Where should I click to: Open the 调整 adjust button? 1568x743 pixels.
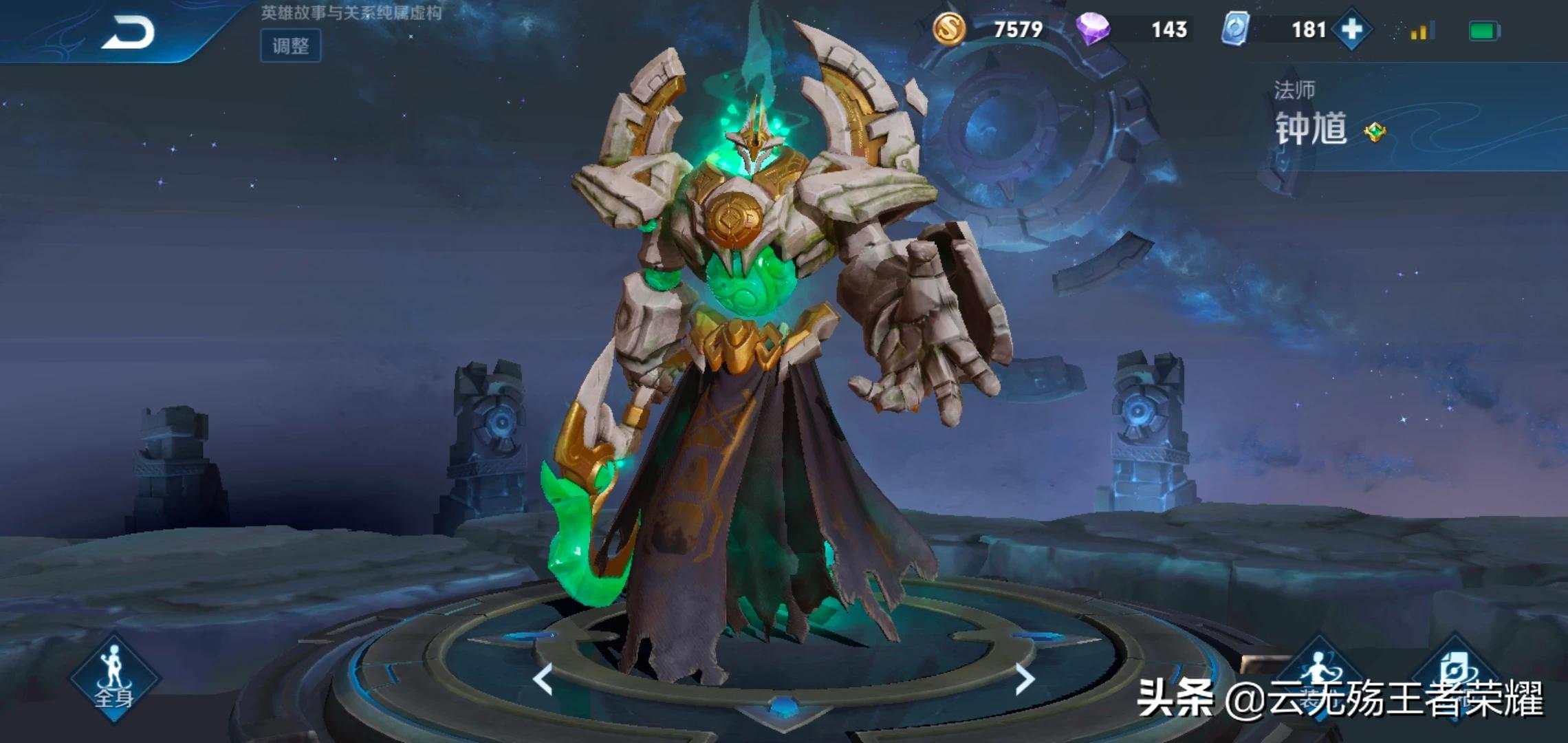click(290, 46)
